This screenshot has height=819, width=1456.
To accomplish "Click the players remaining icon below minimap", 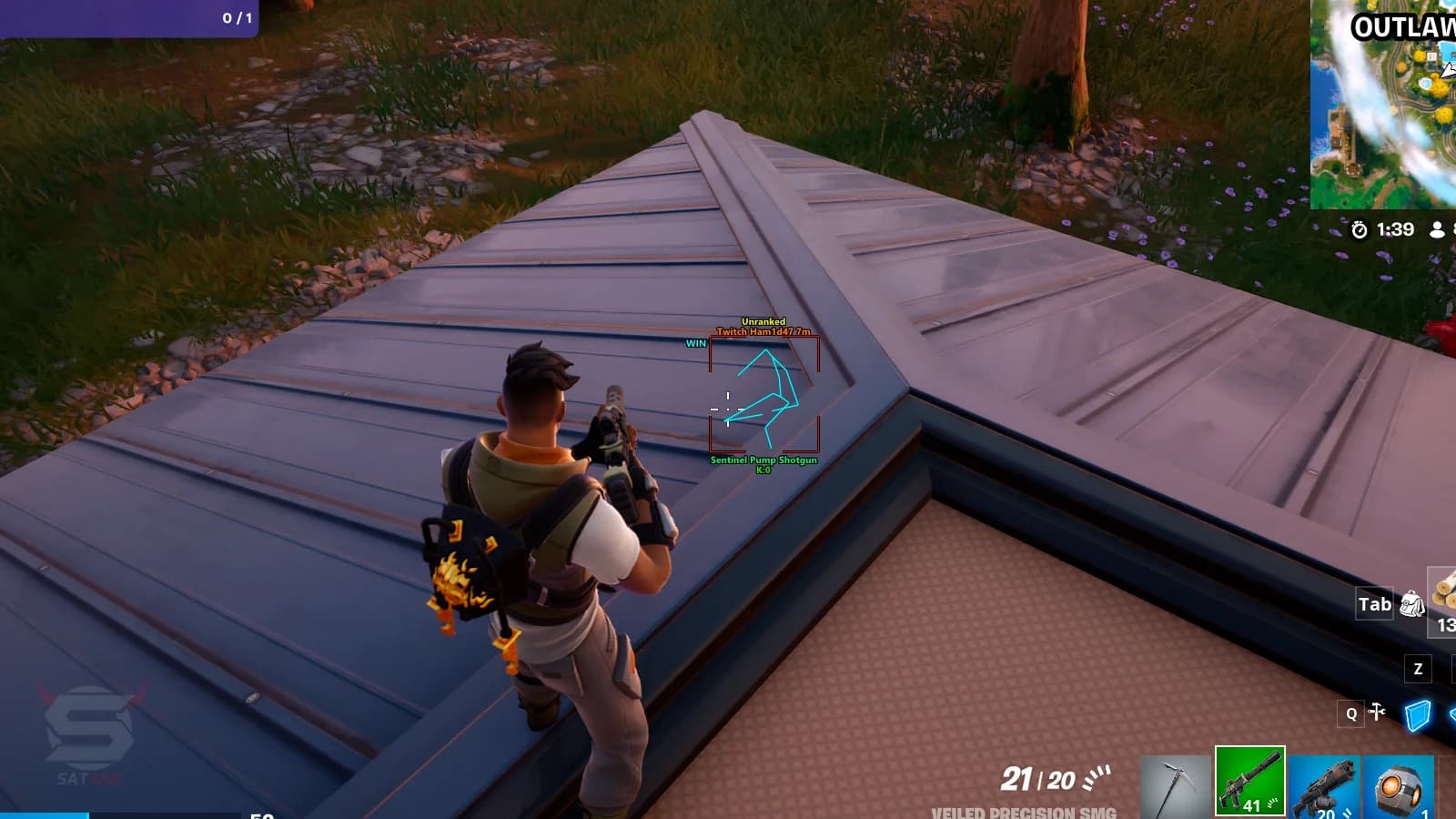I will (1438, 231).
